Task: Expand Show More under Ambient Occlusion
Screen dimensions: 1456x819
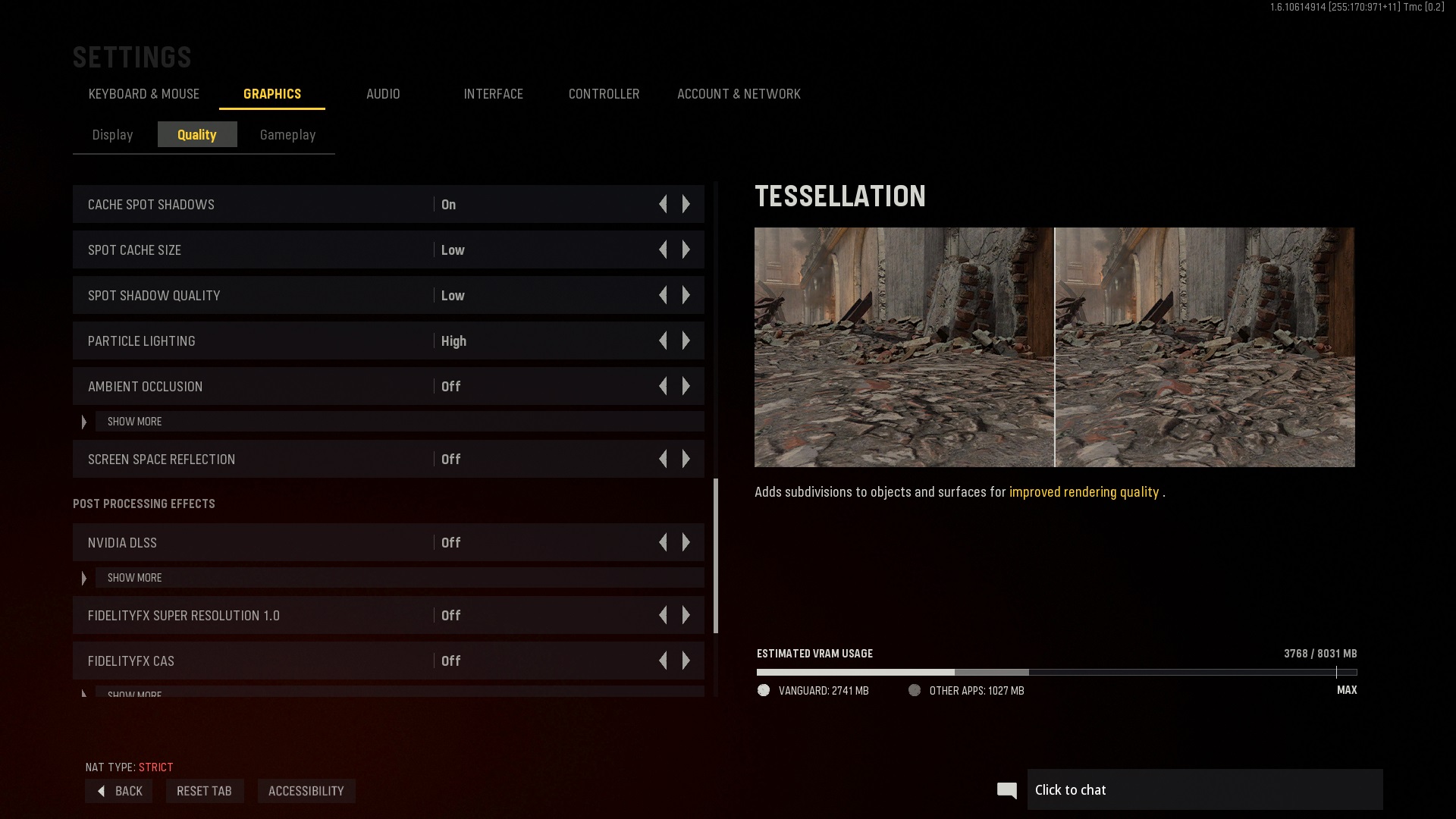Action: pyautogui.click(x=135, y=422)
